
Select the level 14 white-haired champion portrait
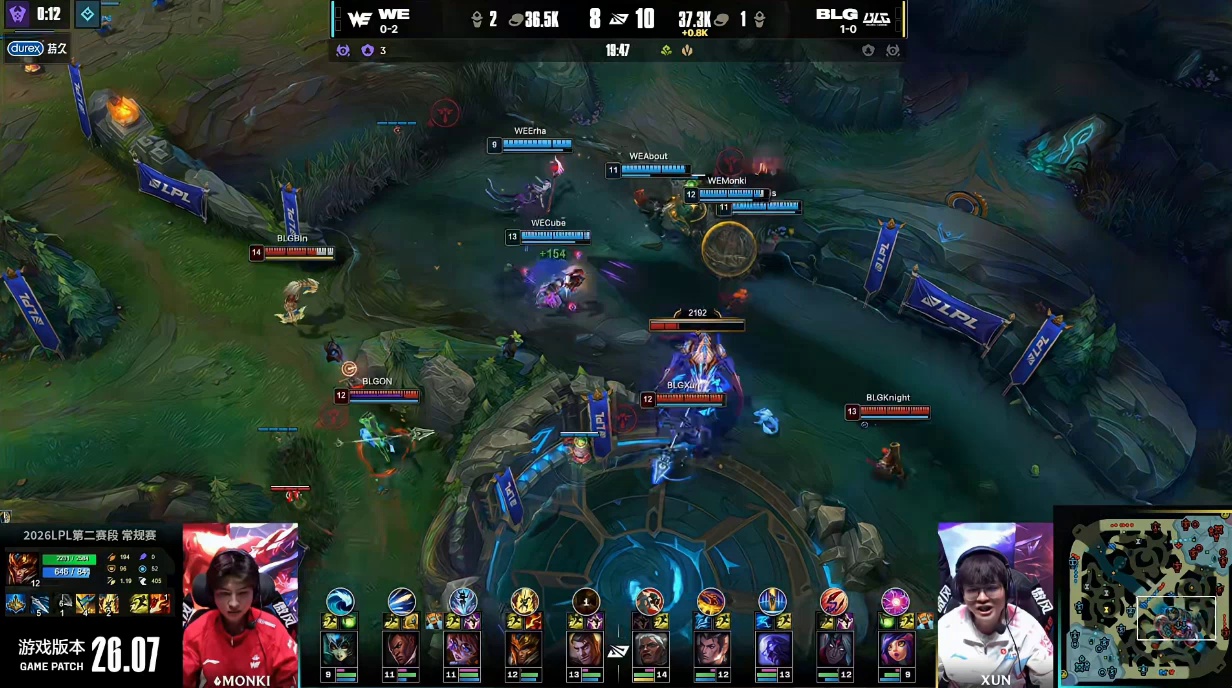point(649,650)
